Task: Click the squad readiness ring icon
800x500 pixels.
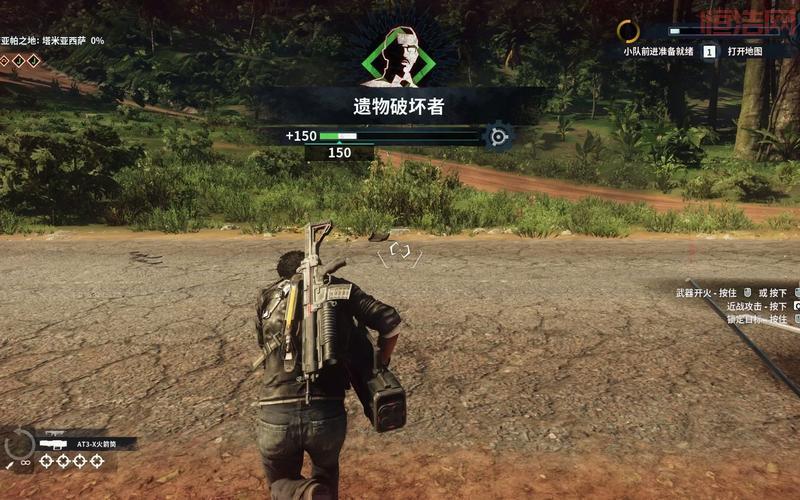Action: click(628, 31)
